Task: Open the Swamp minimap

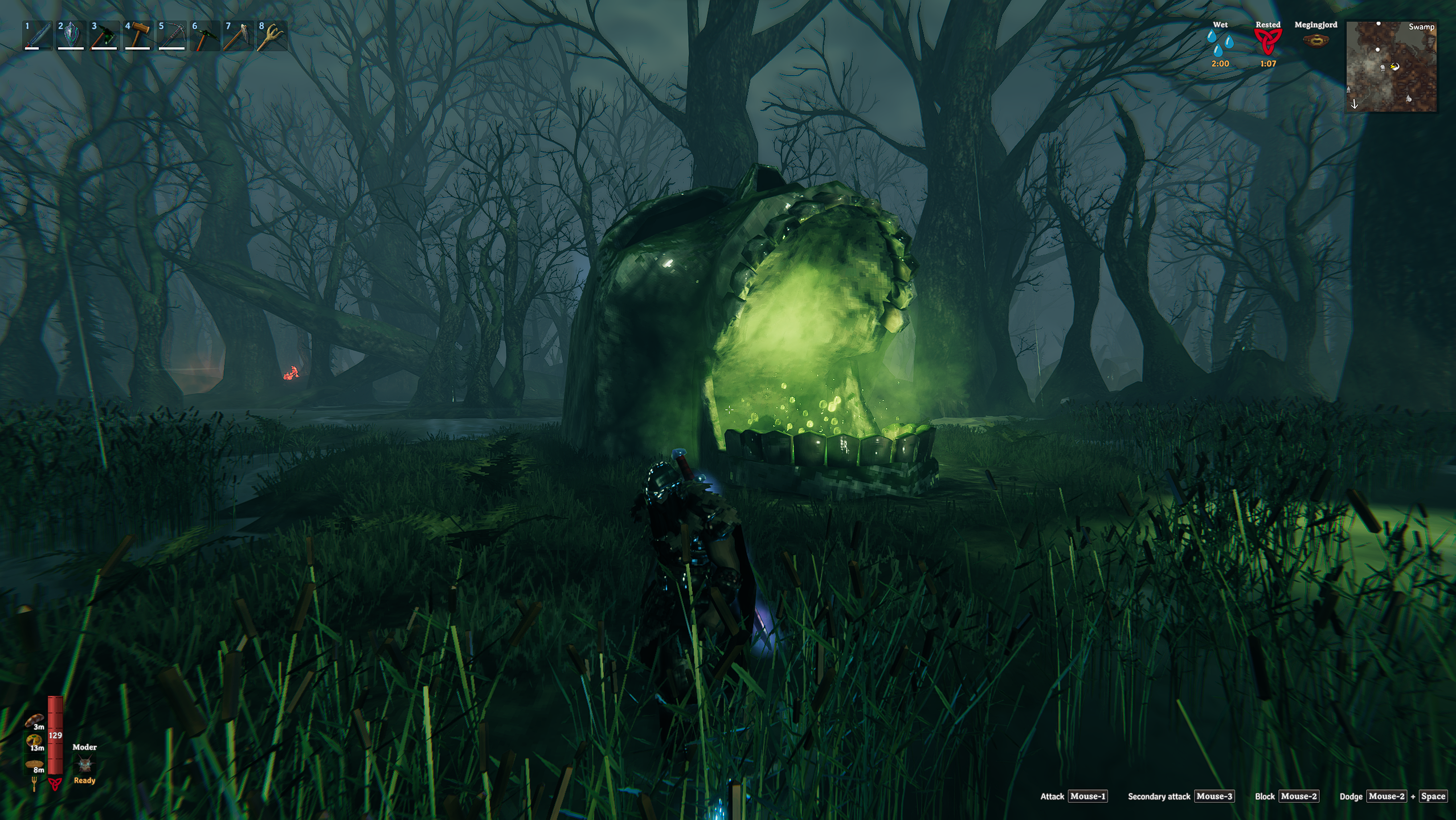Action: 1391,67
